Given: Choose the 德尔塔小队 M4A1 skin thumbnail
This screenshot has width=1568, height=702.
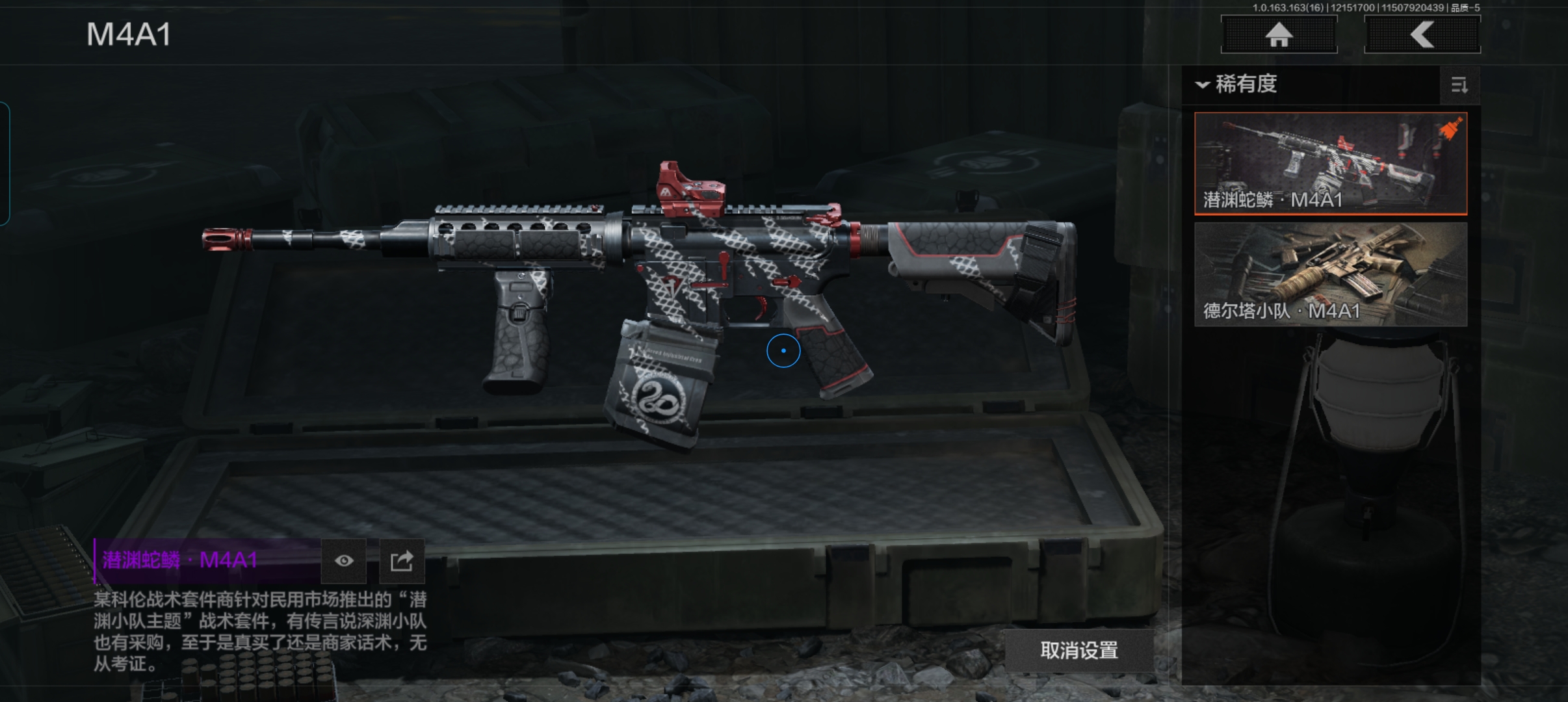Looking at the screenshot, I should [1330, 274].
